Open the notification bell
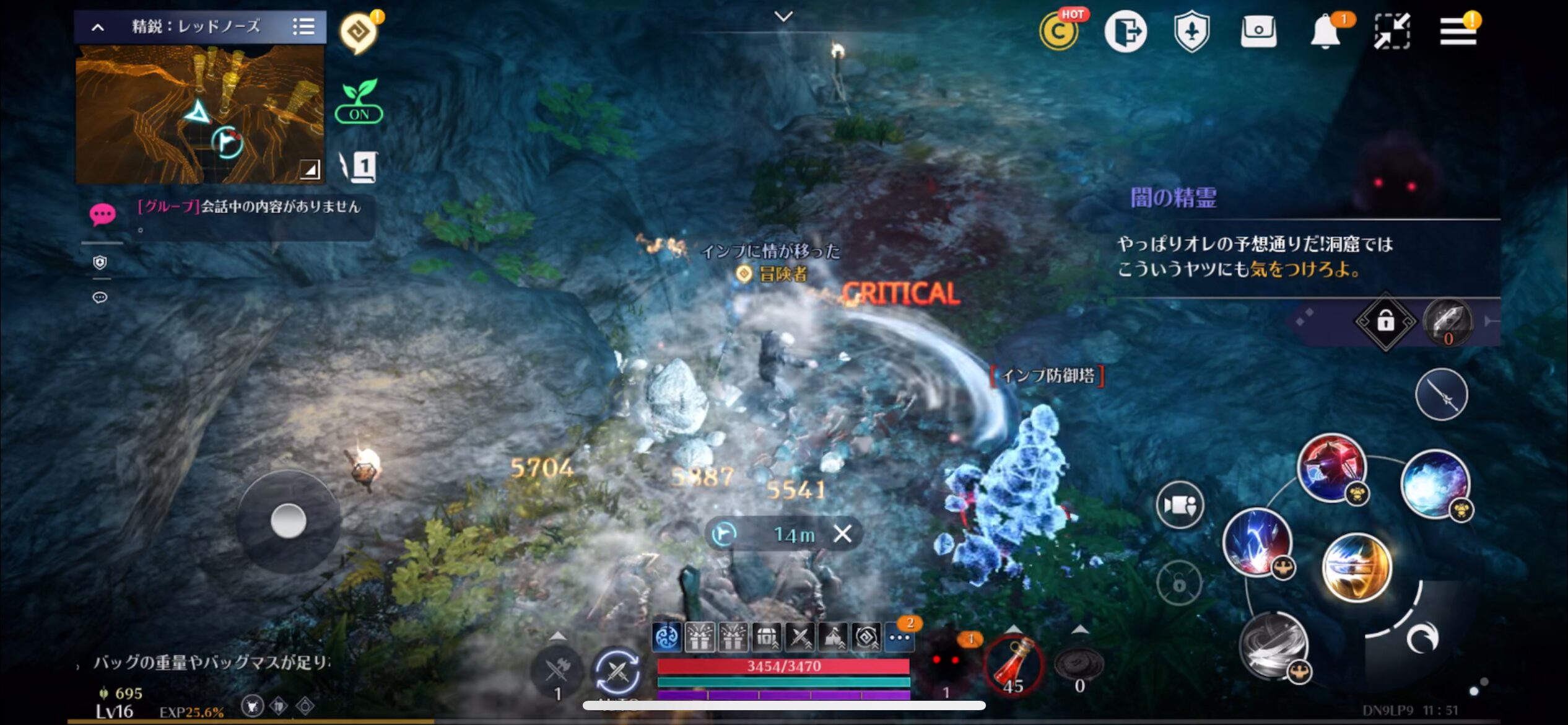This screenshot has height=725, width=1568. coord(1326,31)
